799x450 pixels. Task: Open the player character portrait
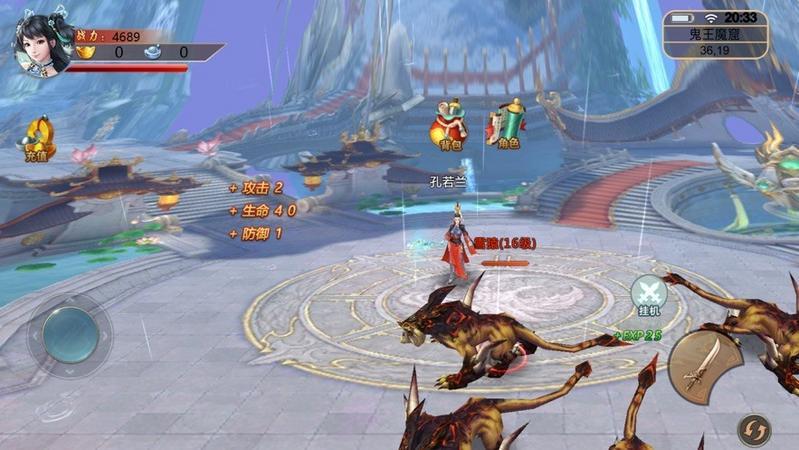41,42
